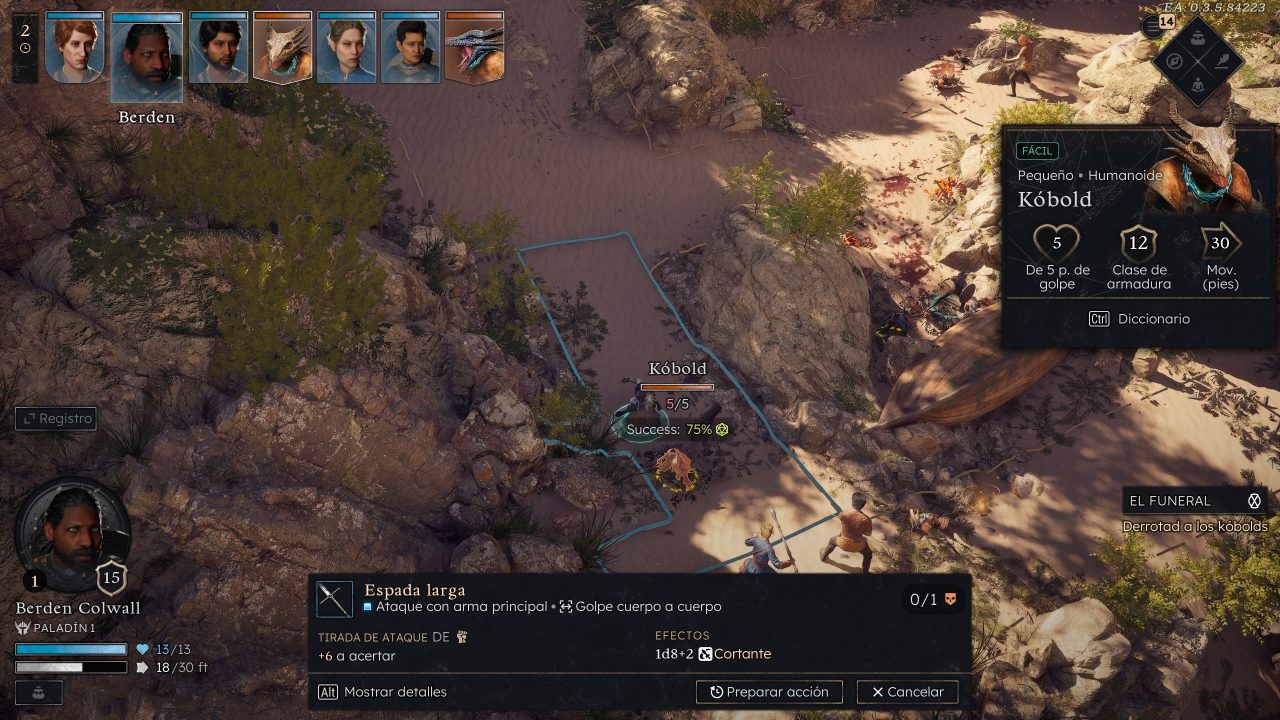Select the red-haired woman's initiative portrait
Screen dimensions: 1280x720
pyautogui.click(x=75, y=48)
